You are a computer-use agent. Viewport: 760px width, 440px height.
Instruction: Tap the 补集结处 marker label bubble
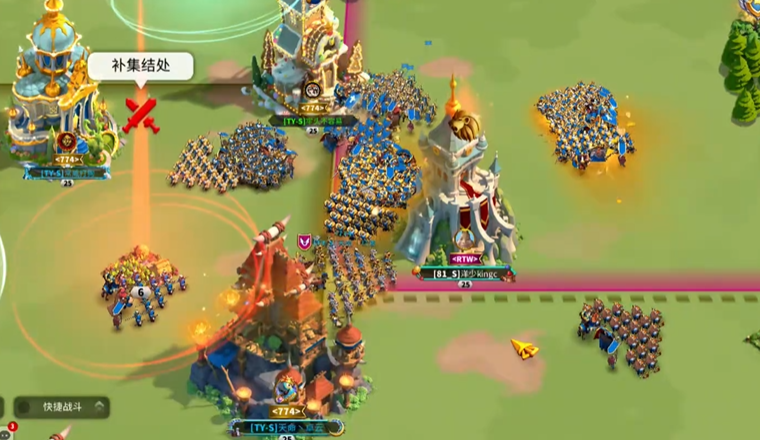coord(139,67)
